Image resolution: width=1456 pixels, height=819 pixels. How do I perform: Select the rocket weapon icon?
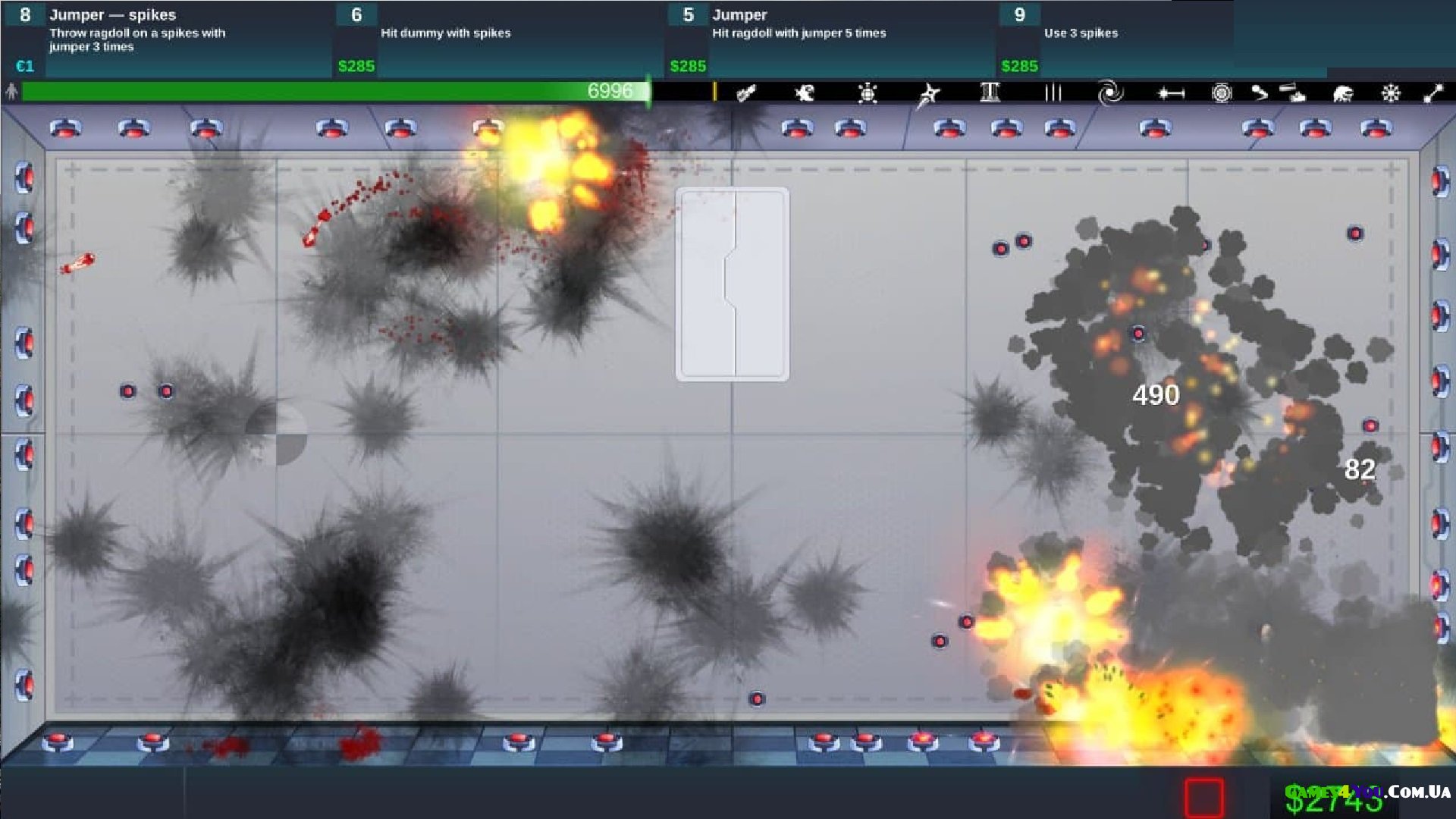coord(746,93)
